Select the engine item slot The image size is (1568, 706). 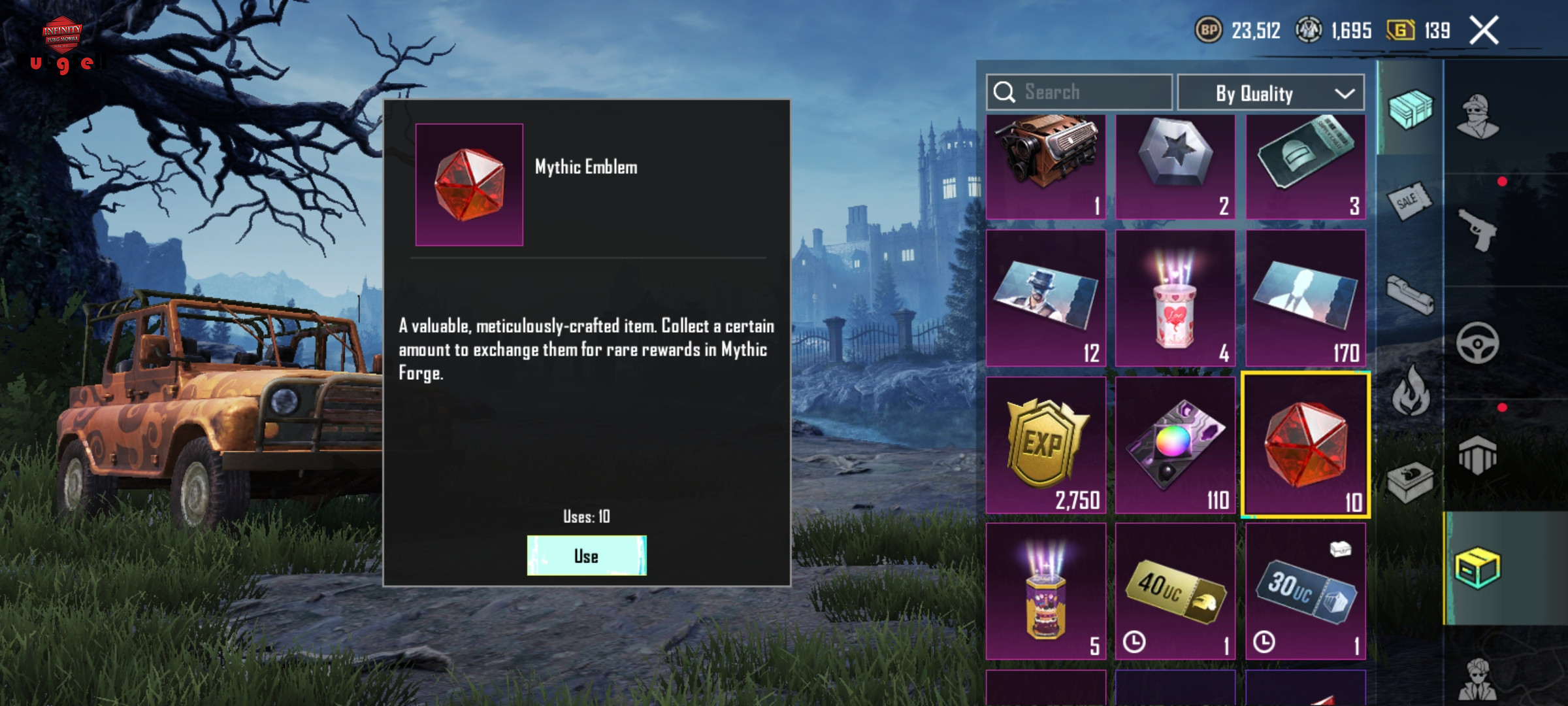coord(1045,167)
